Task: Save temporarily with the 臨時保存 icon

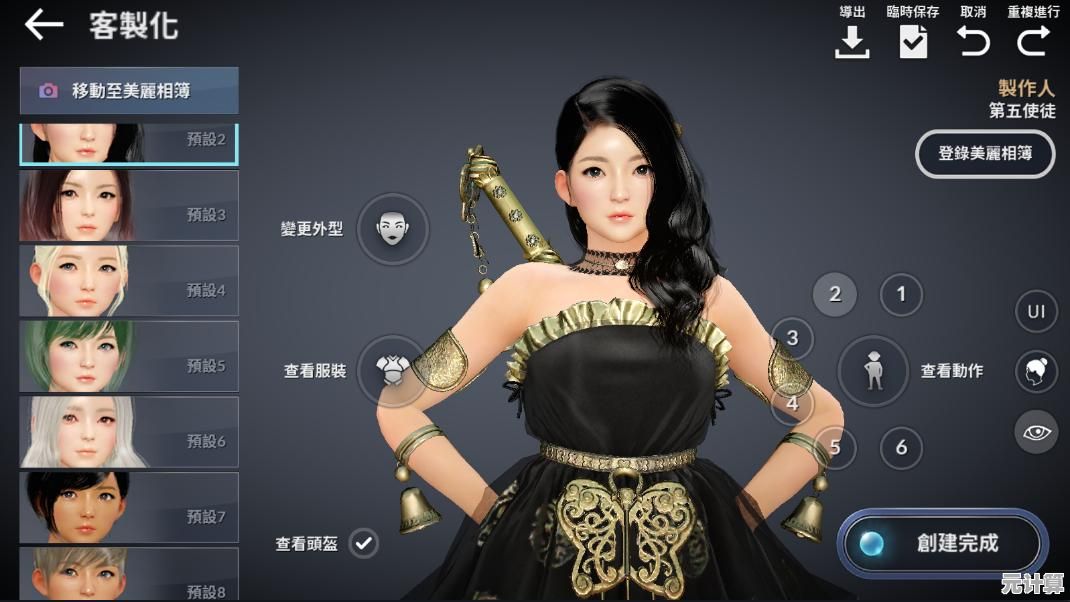Action: click(913, 41)
